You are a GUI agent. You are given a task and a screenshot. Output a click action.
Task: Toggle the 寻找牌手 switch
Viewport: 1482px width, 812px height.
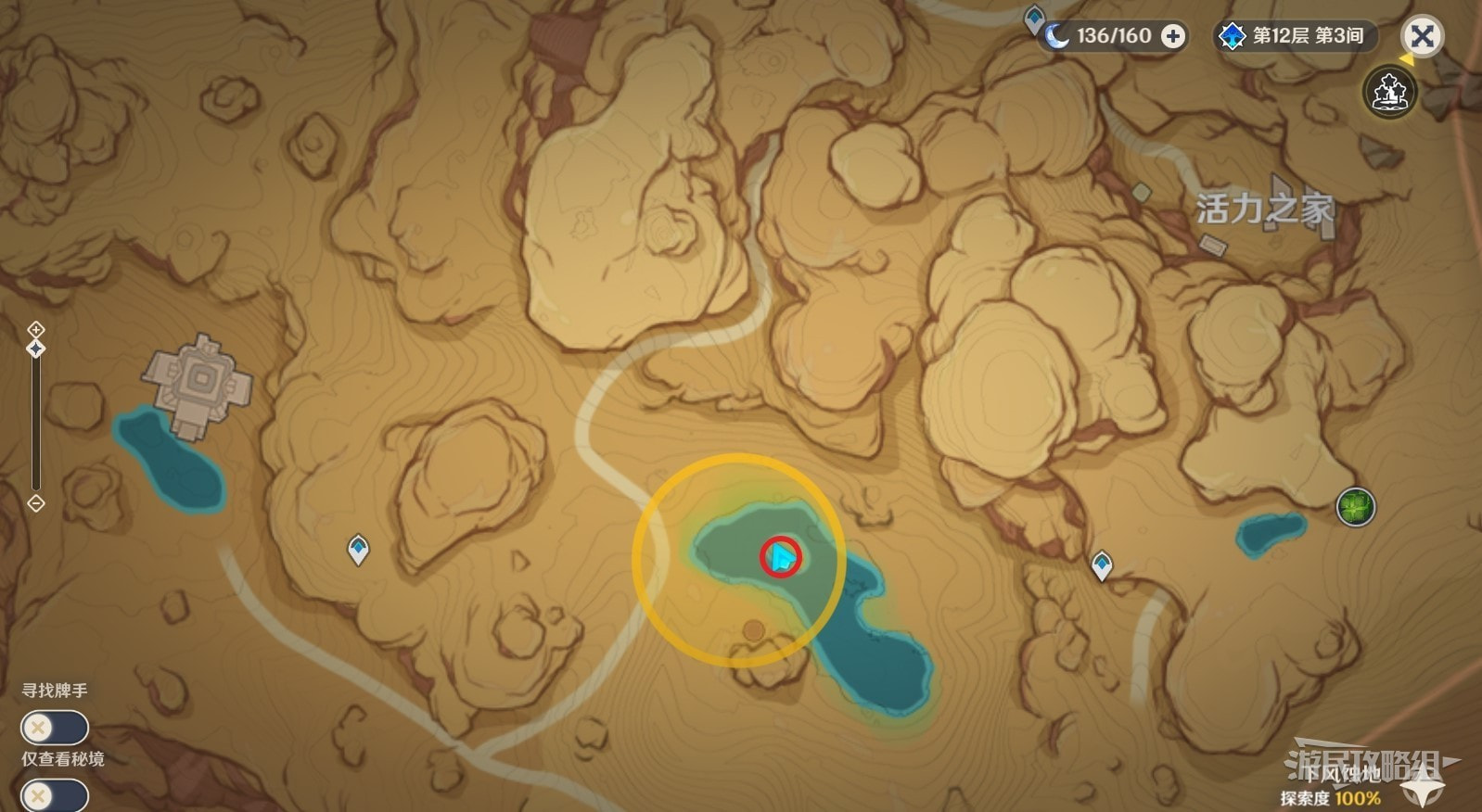click(x=54, y=728)
